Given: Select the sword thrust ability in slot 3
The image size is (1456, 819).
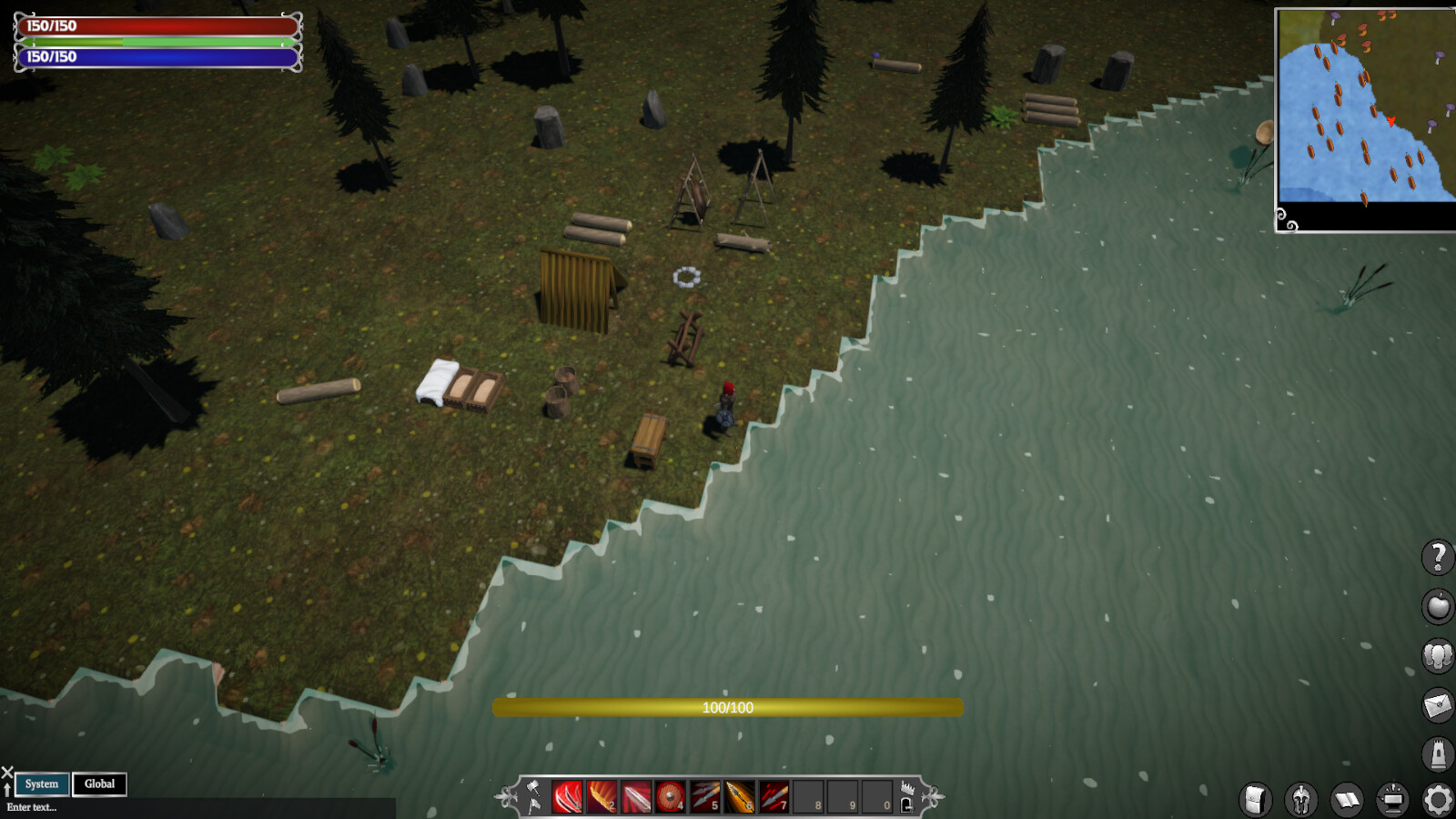Looking at the screenshot, I should 636,795.
